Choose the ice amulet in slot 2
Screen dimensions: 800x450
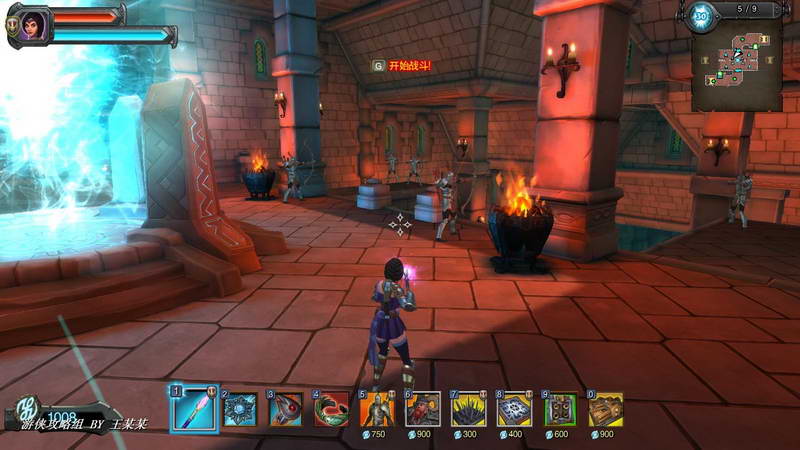click(x=240, y=409)
